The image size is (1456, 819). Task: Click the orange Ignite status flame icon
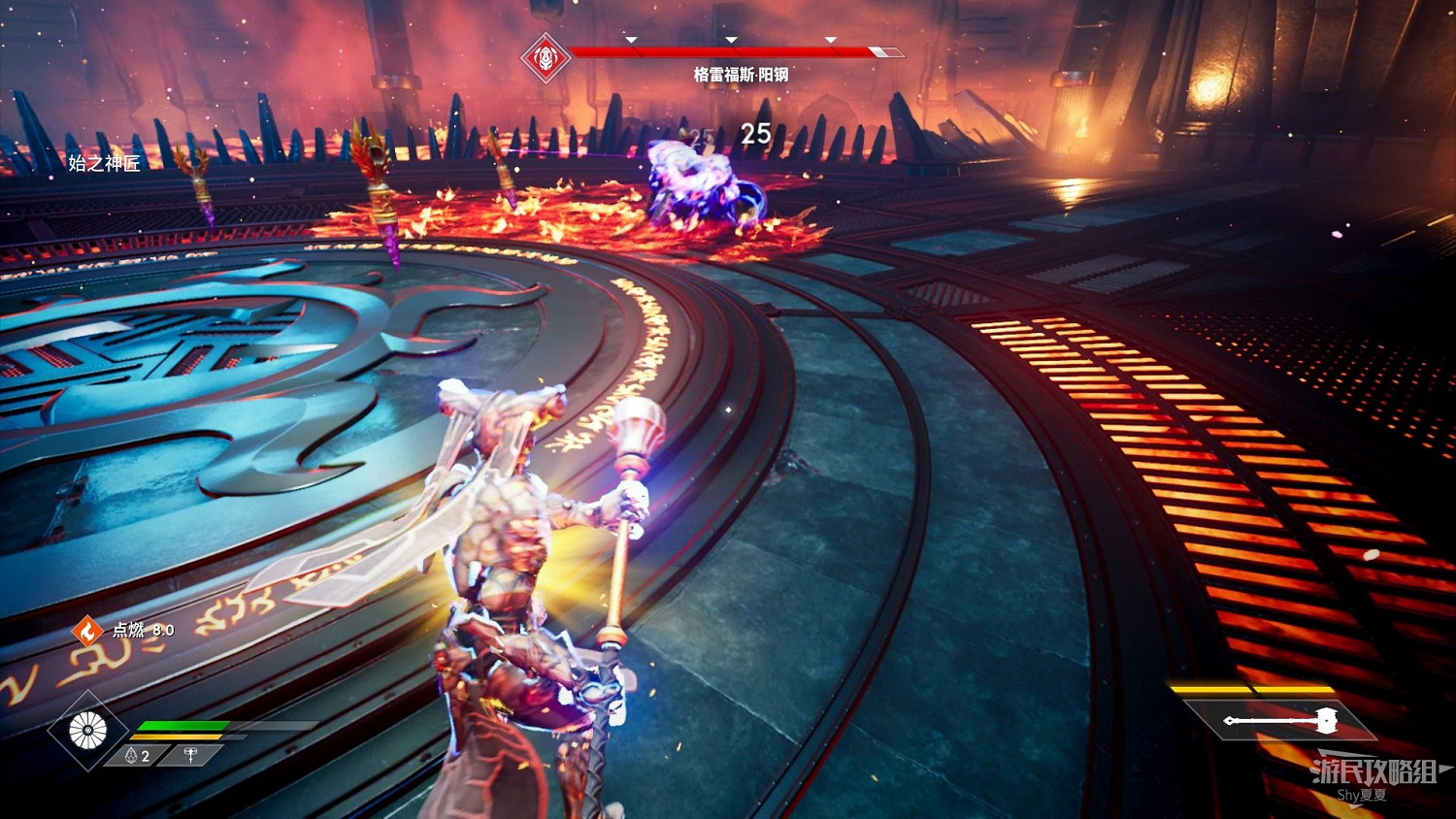point(87,631)
